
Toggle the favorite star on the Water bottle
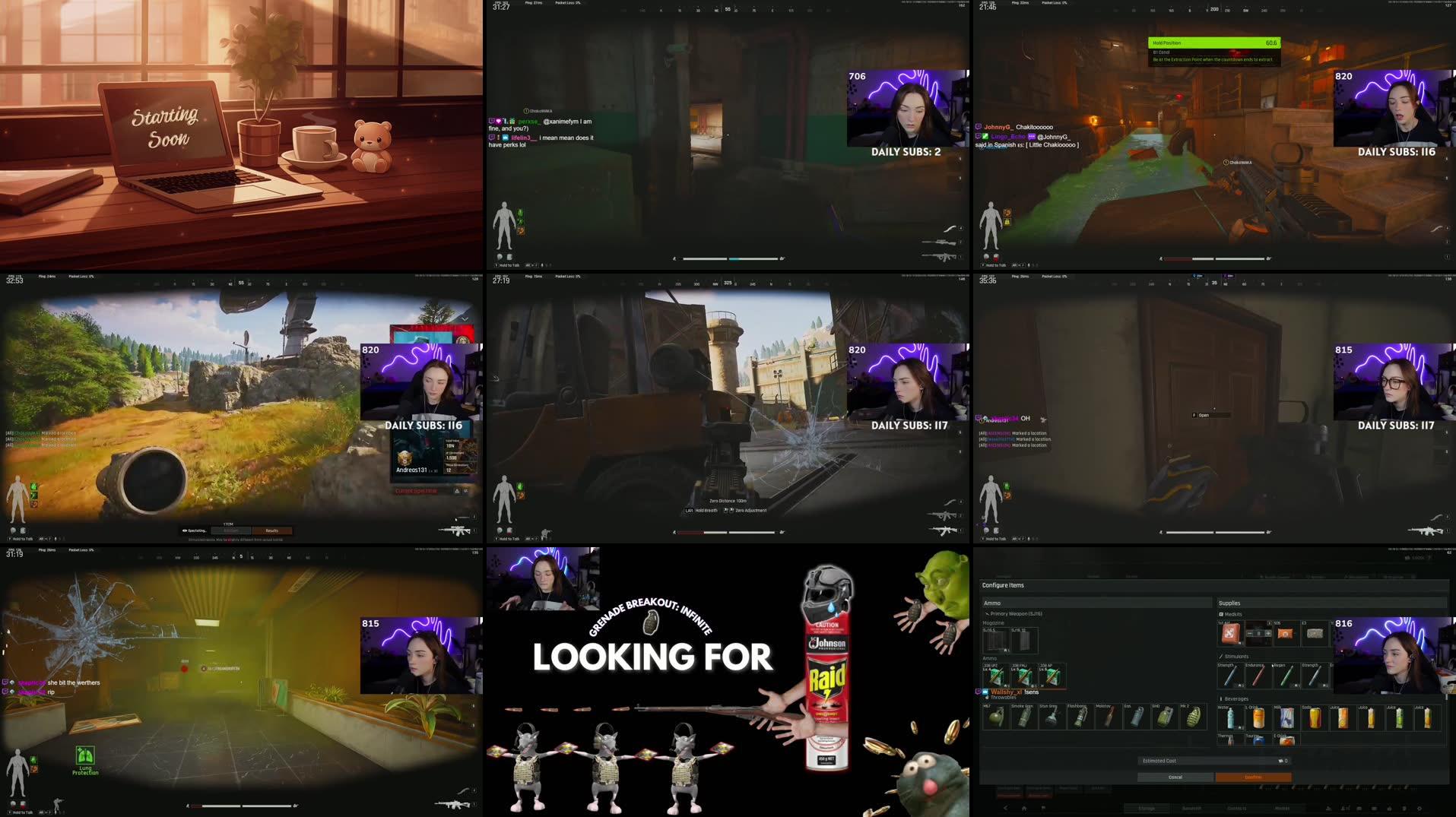tap(1241, 727)
